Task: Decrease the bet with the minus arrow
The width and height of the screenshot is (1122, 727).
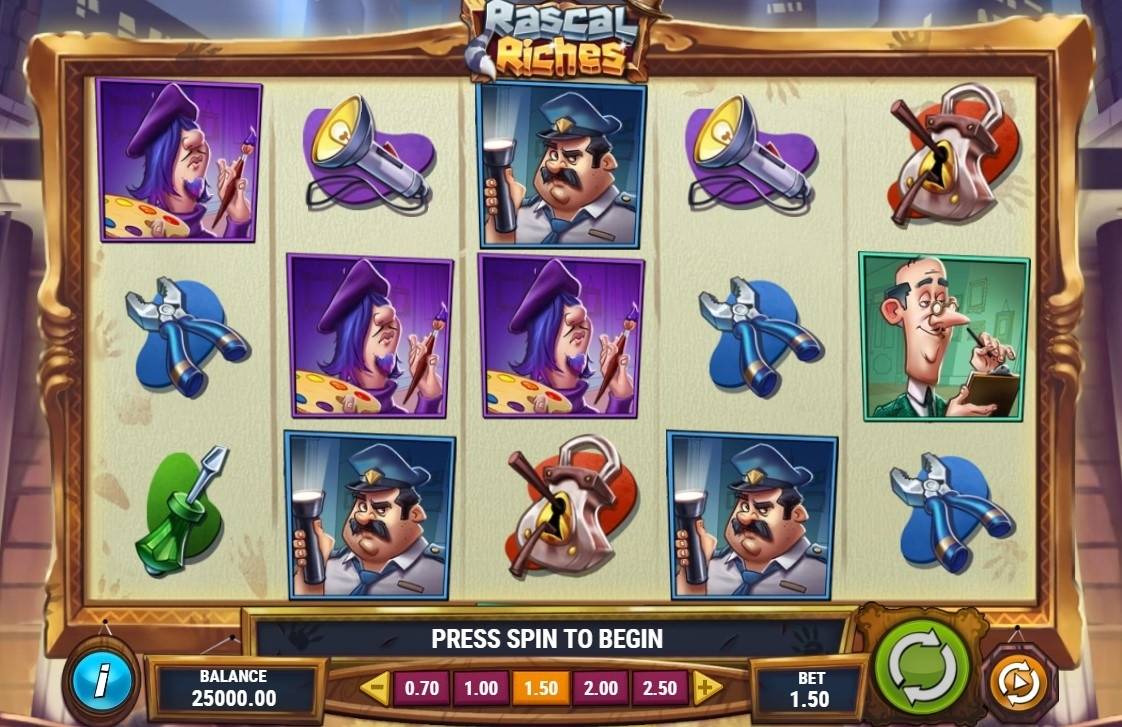Action: pos(375,688)
